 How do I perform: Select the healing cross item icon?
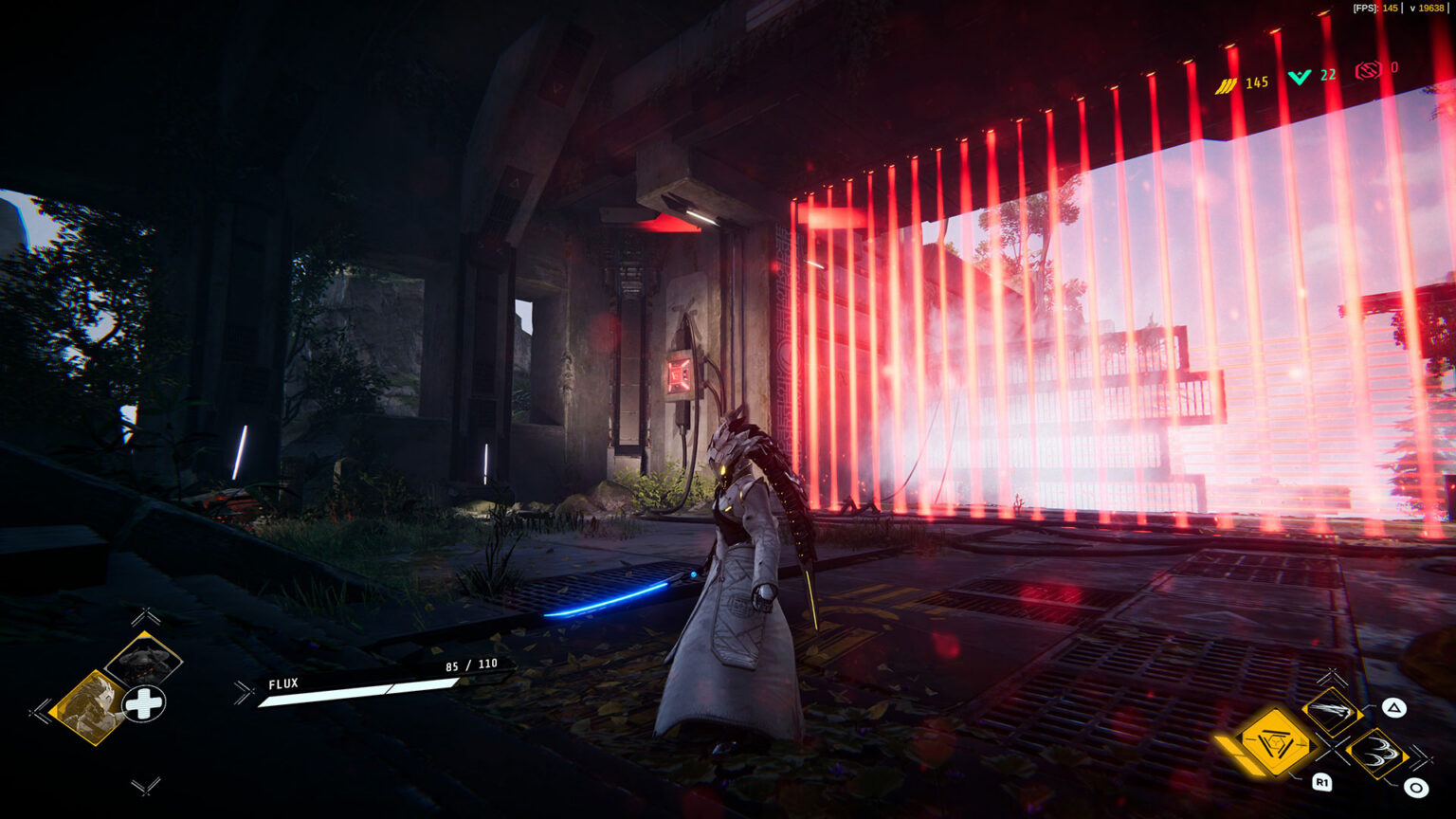click(142, 702)
